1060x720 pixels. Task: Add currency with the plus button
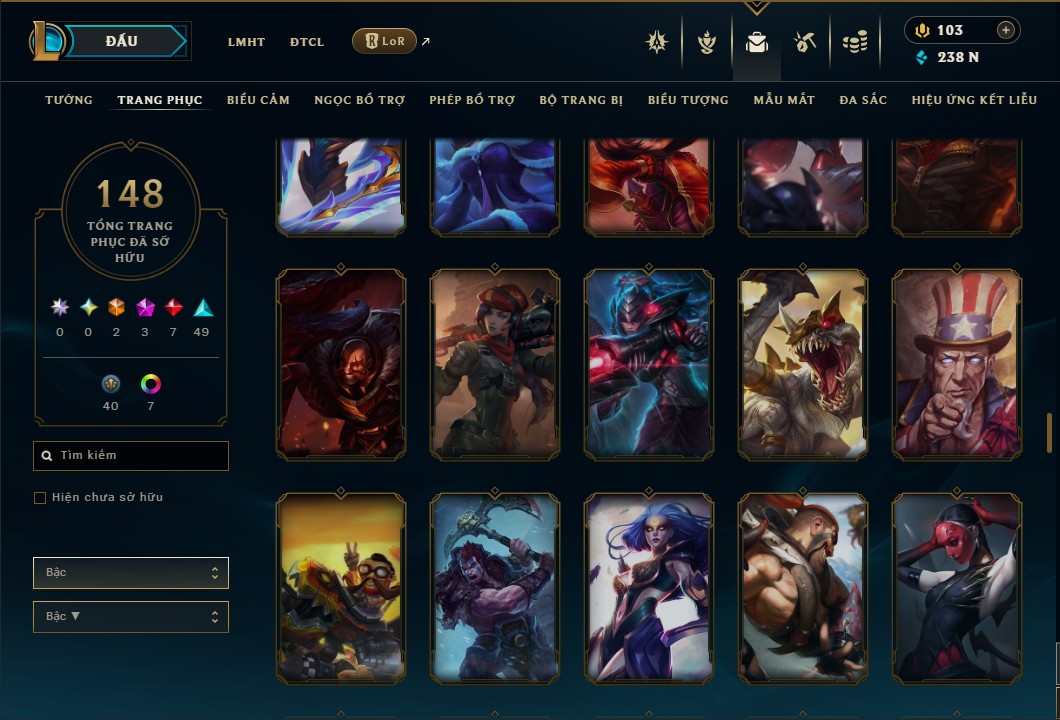click(x=1006, y=30)
